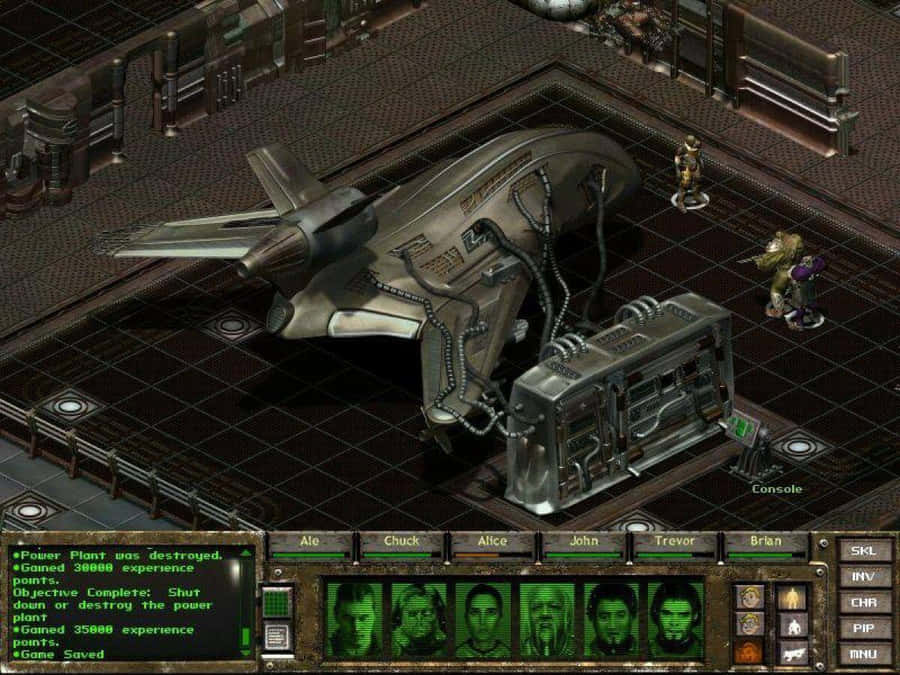
Task: Click Ale's green portrait
Action: pyautogui.click(x=356, y=620)
